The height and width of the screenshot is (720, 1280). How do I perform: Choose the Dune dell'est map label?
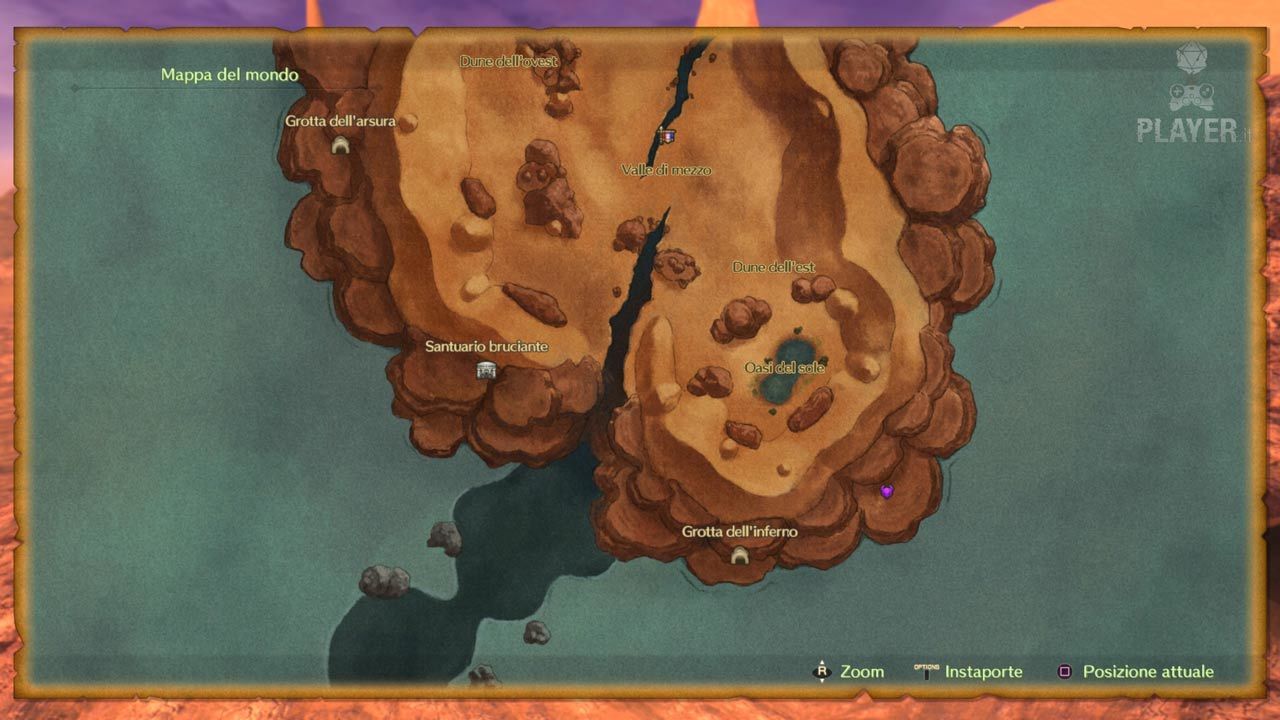[774, 267]
